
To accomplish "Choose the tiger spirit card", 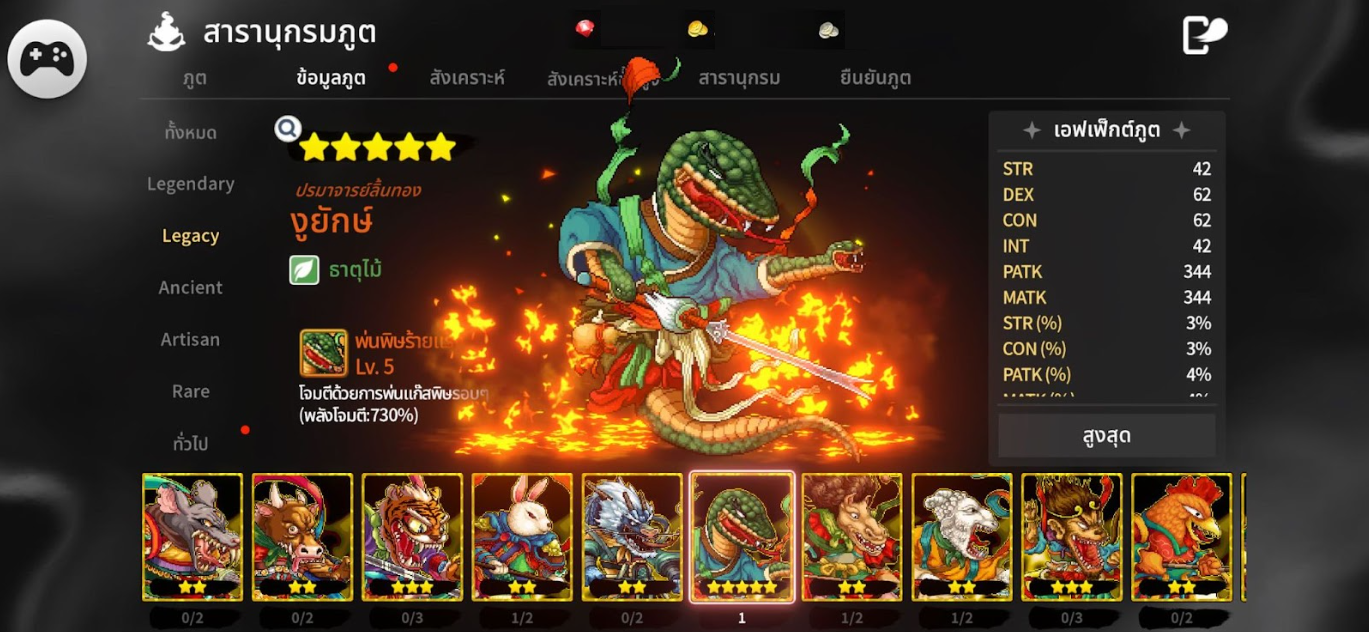I will [412, 537].
